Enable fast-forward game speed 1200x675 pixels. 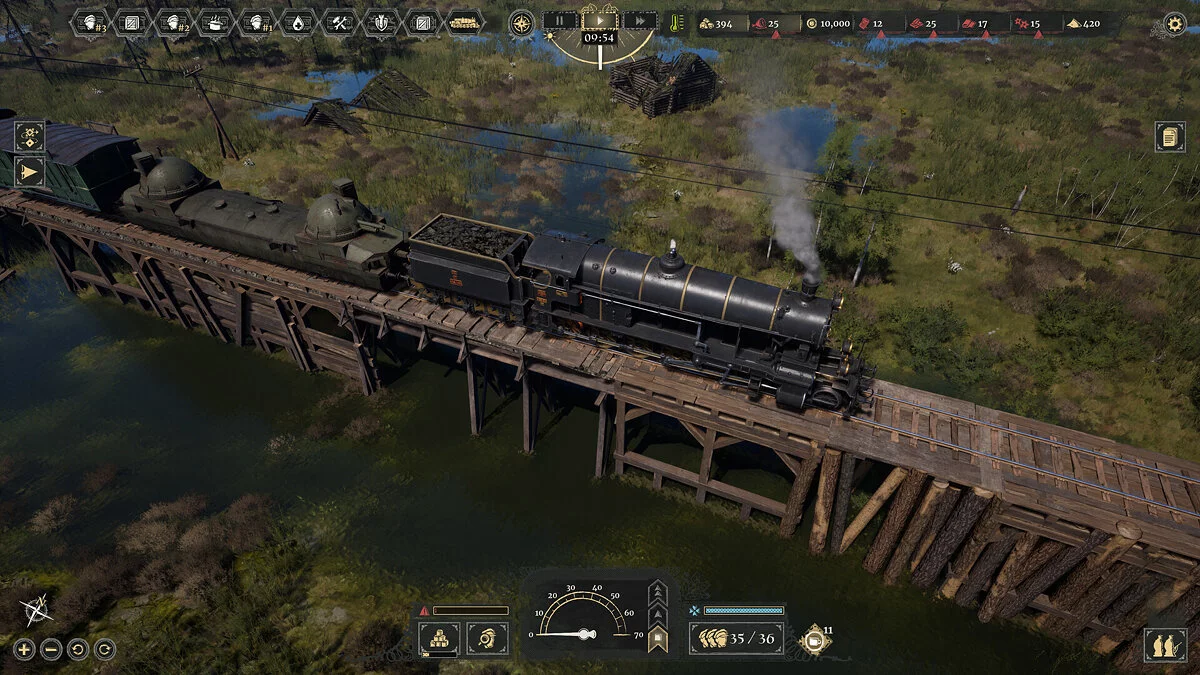click(x=640, y=20)
